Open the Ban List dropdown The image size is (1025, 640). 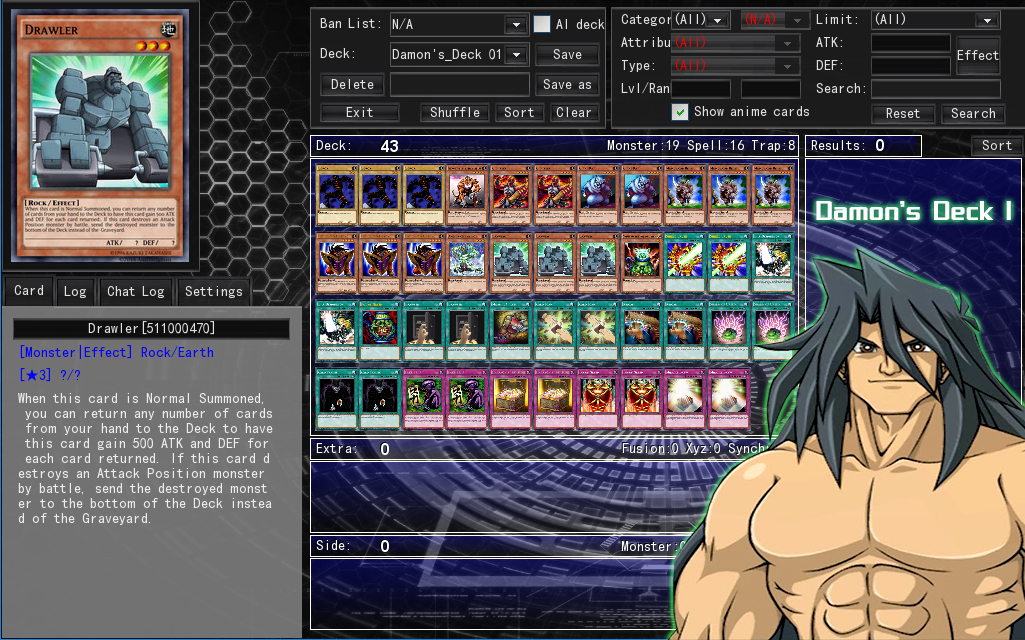point(516,24)
